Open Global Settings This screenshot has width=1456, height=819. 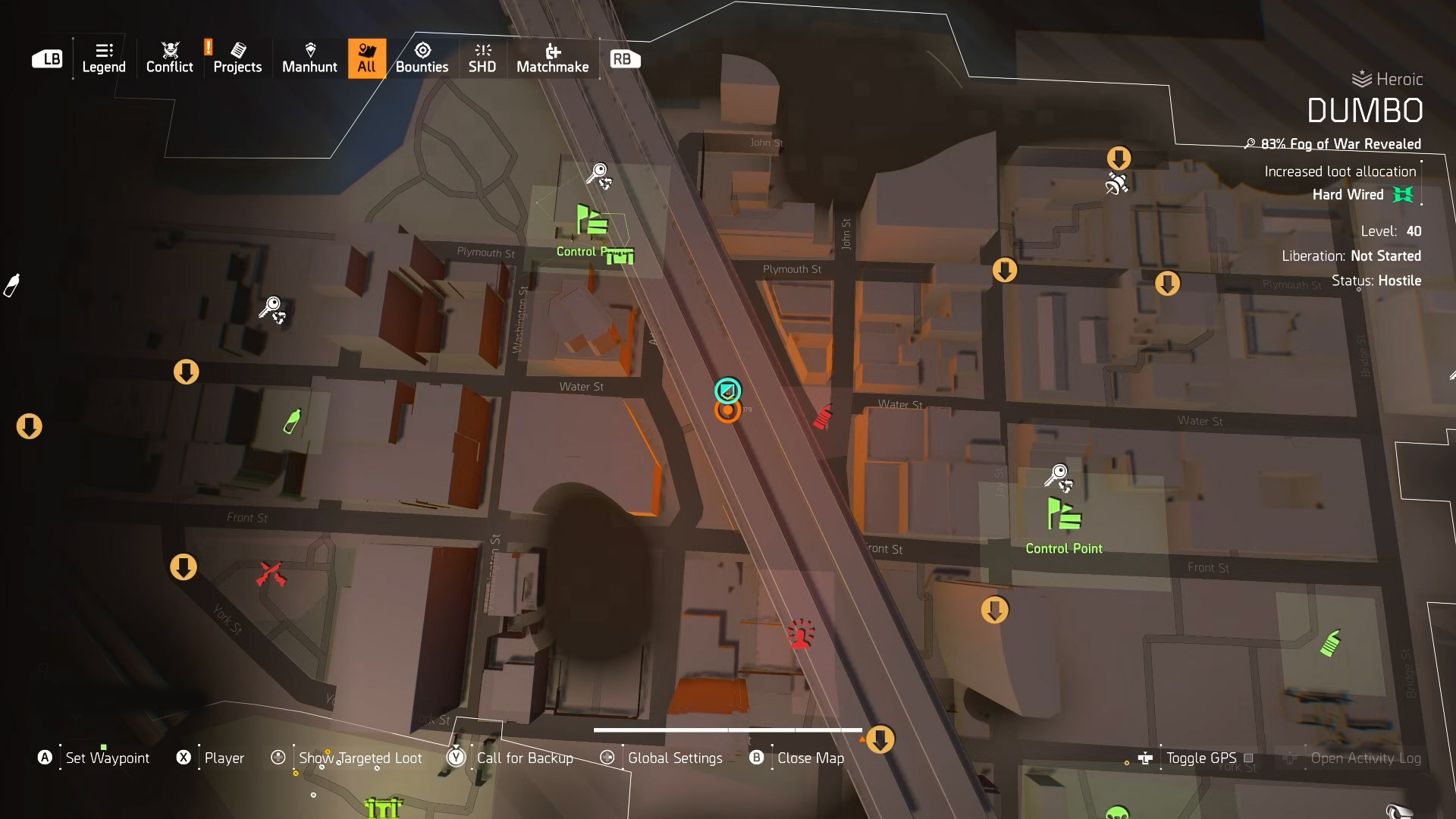coord(674,758)
